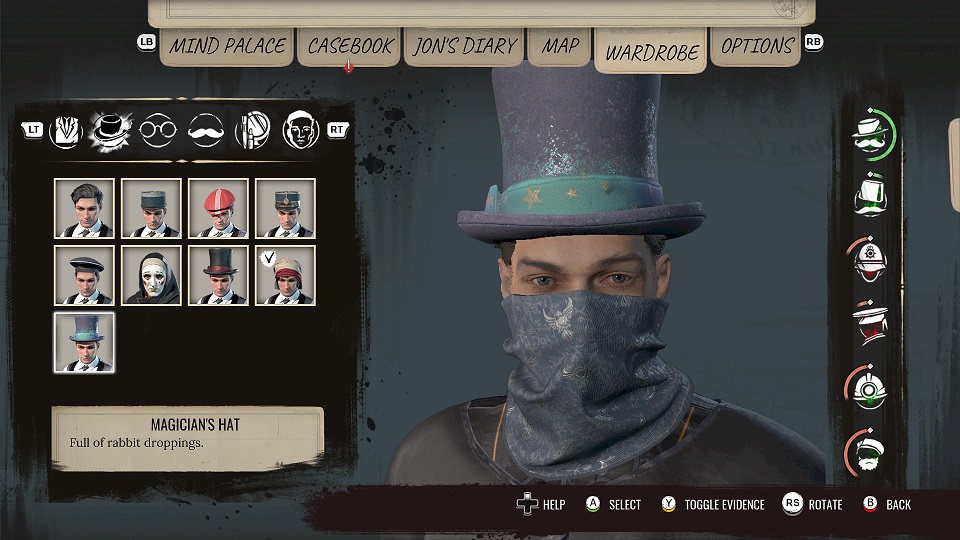
Task: Switch to the Casebook tab
Action: coord(349,46)
